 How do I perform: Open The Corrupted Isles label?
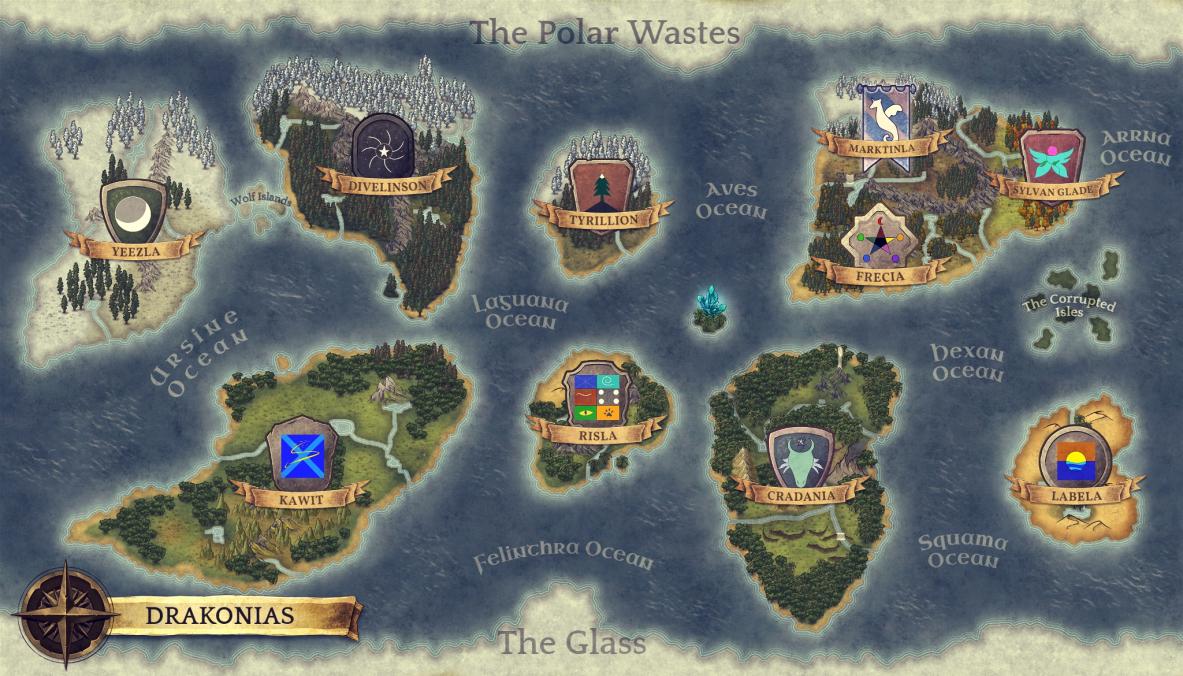[x=1068, y=306]
